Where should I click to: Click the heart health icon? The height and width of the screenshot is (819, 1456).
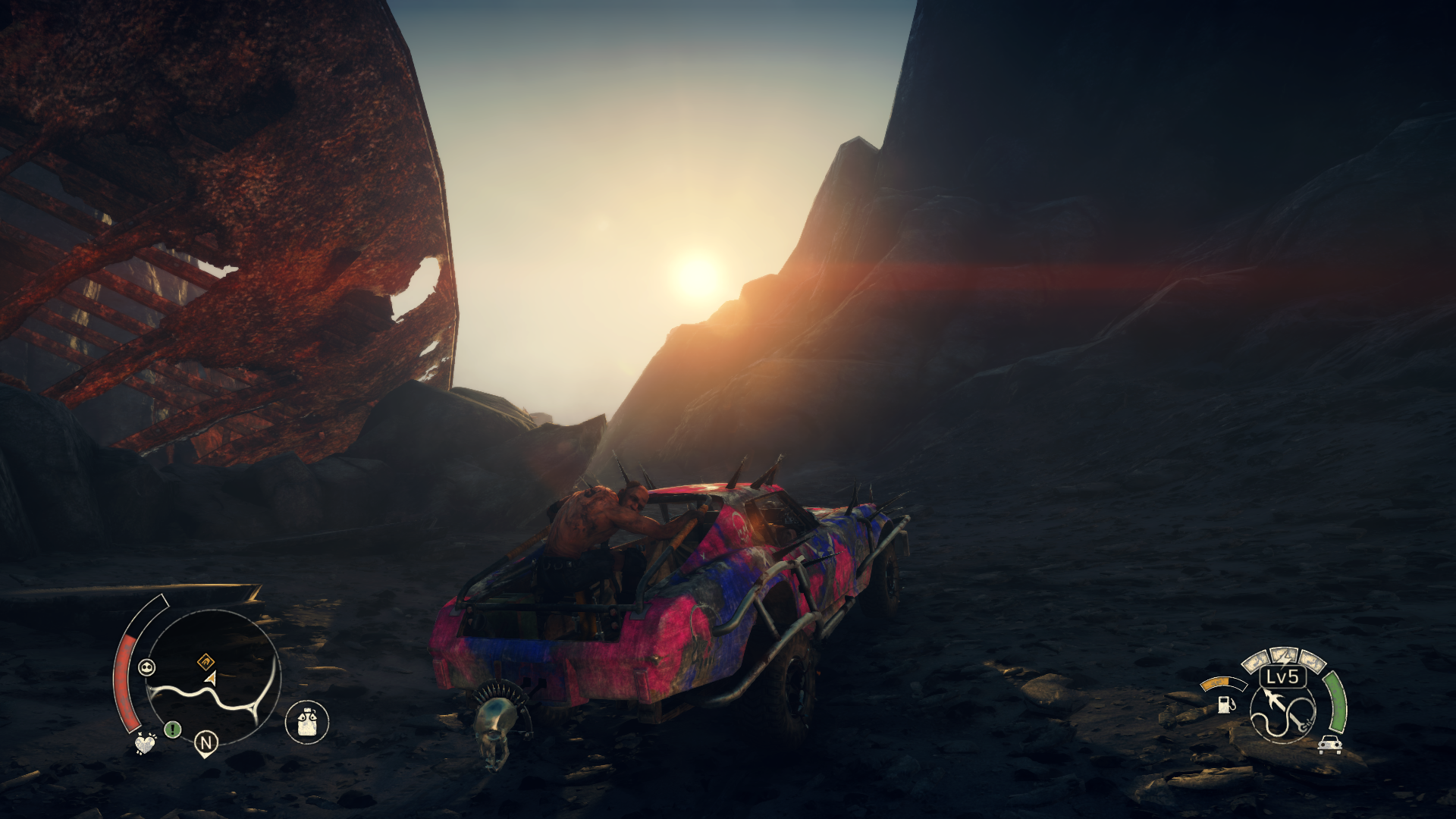145,745
